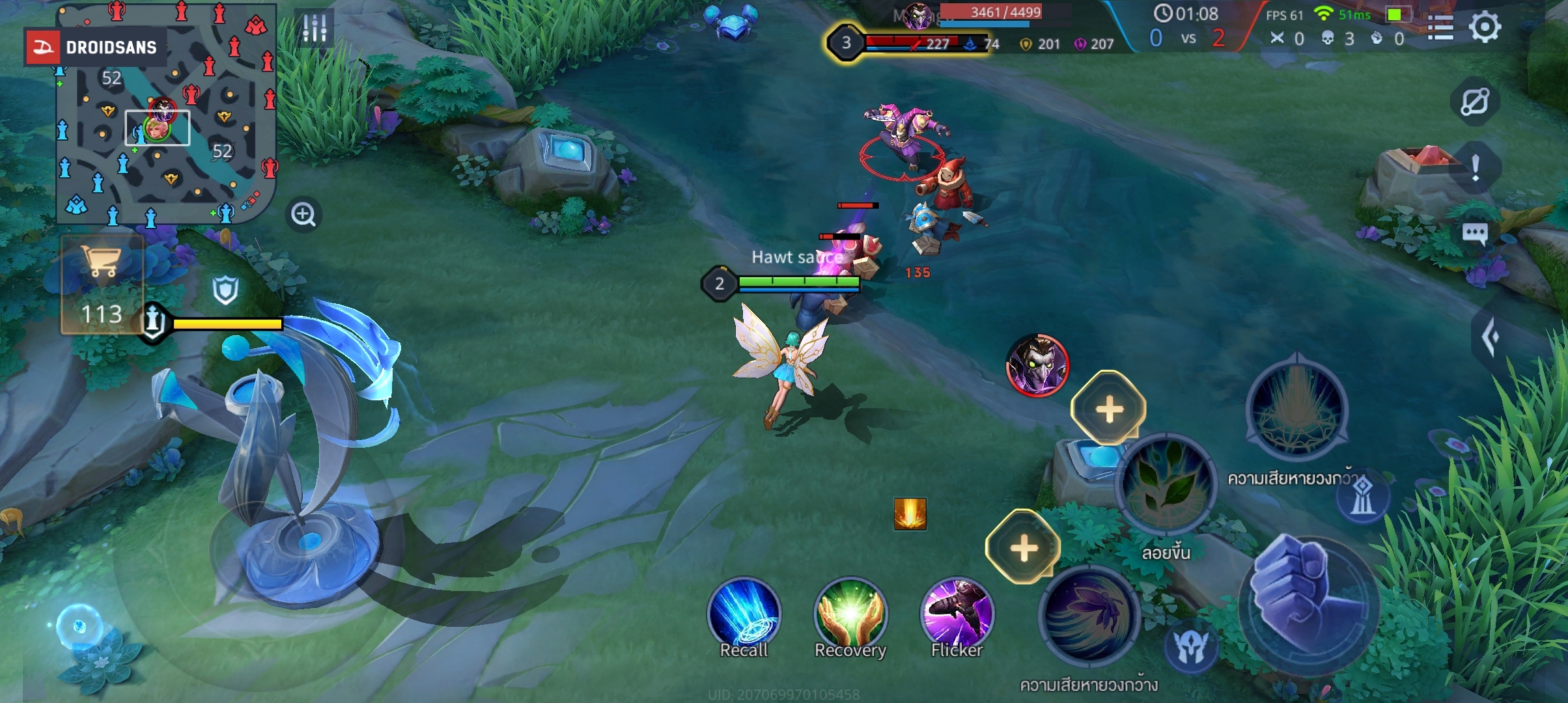Open the signal bars panel by minimap
The width and height of the screenshot is (1568, 703).
pos(315,28)
